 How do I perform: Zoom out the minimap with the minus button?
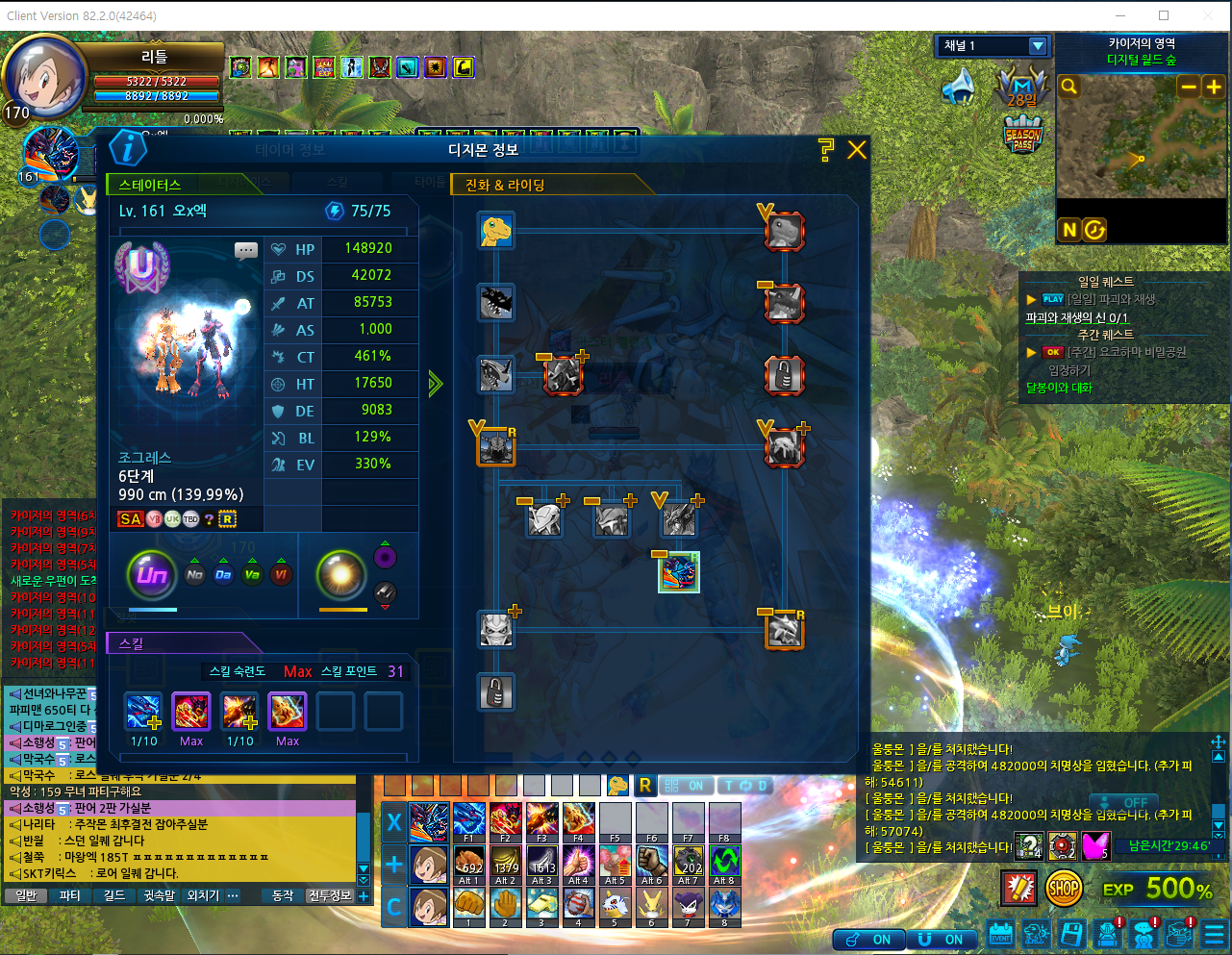[1189, 88]
